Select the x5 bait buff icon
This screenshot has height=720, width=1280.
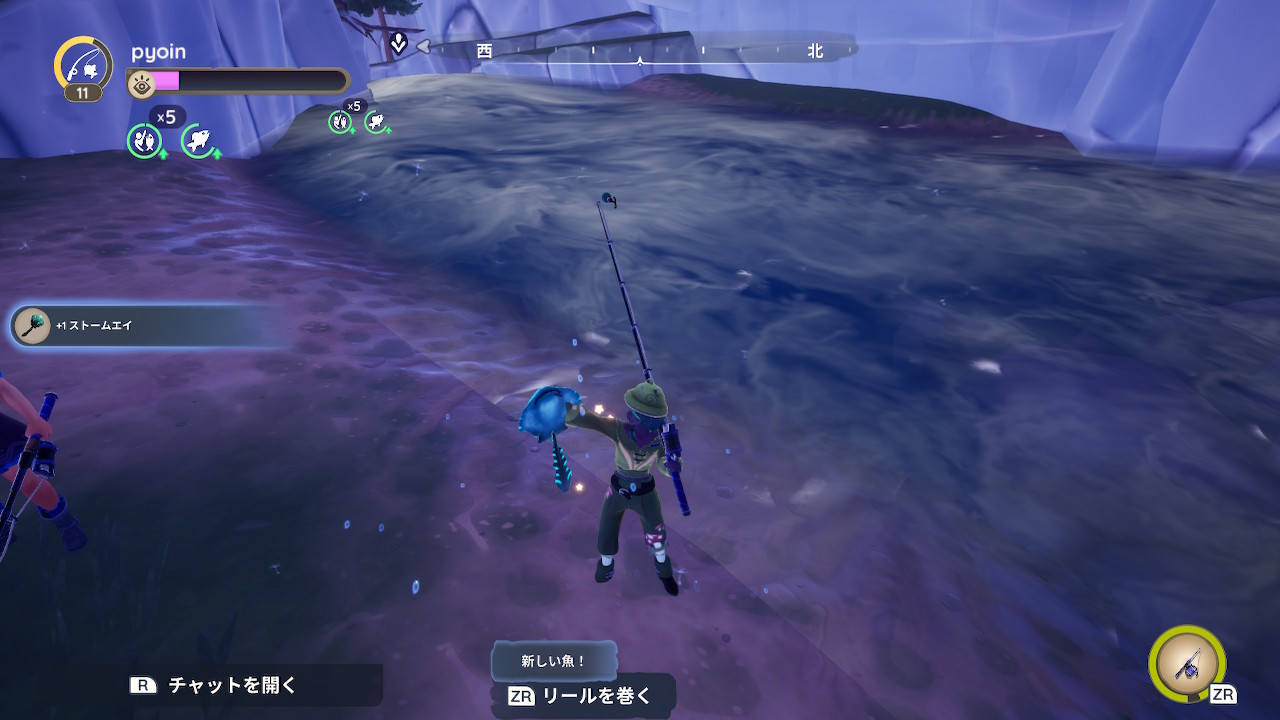pyautogui.click(x=145, y=140)
